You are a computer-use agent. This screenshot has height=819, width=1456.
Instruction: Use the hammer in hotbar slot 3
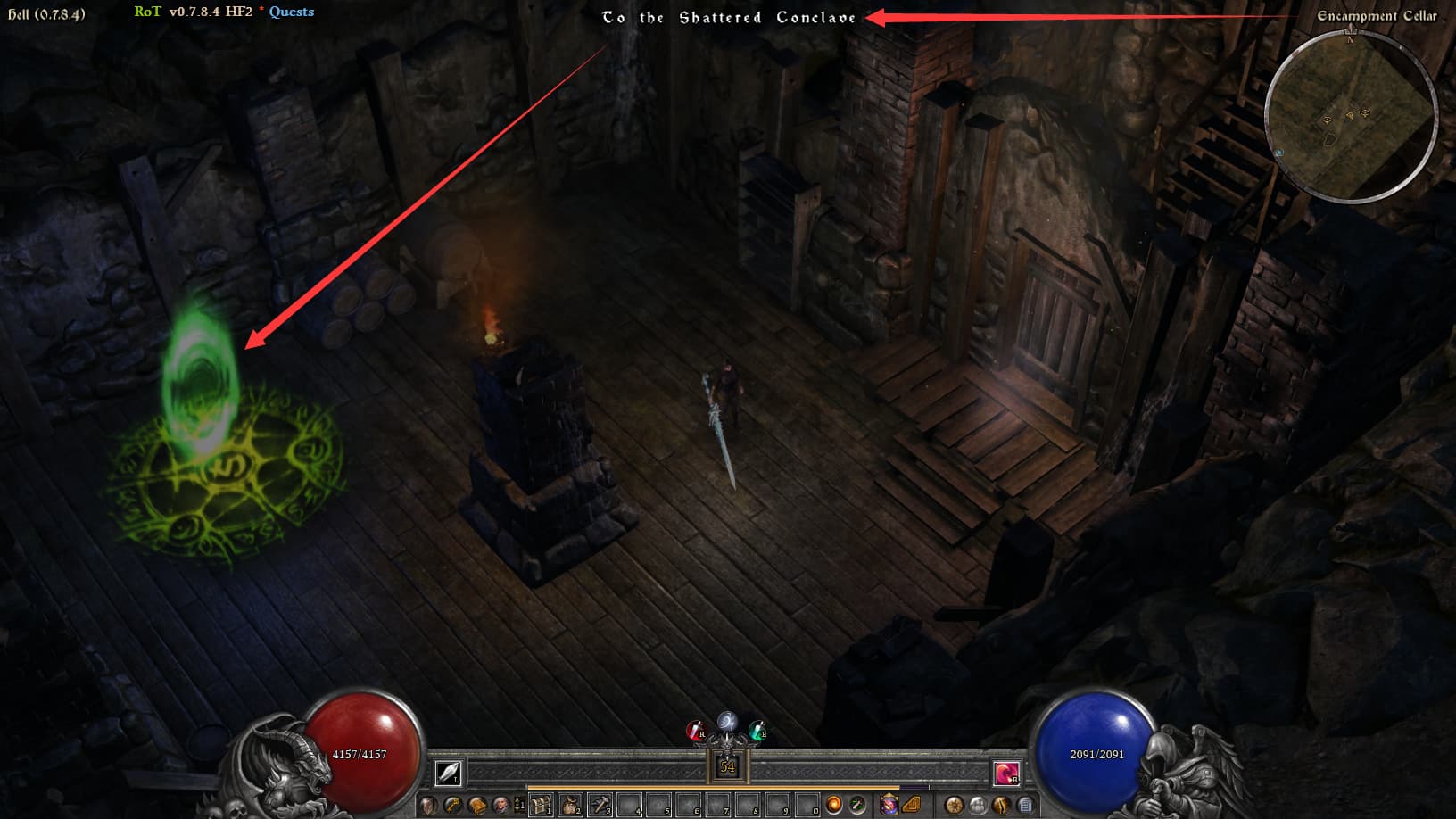(600, 806)
